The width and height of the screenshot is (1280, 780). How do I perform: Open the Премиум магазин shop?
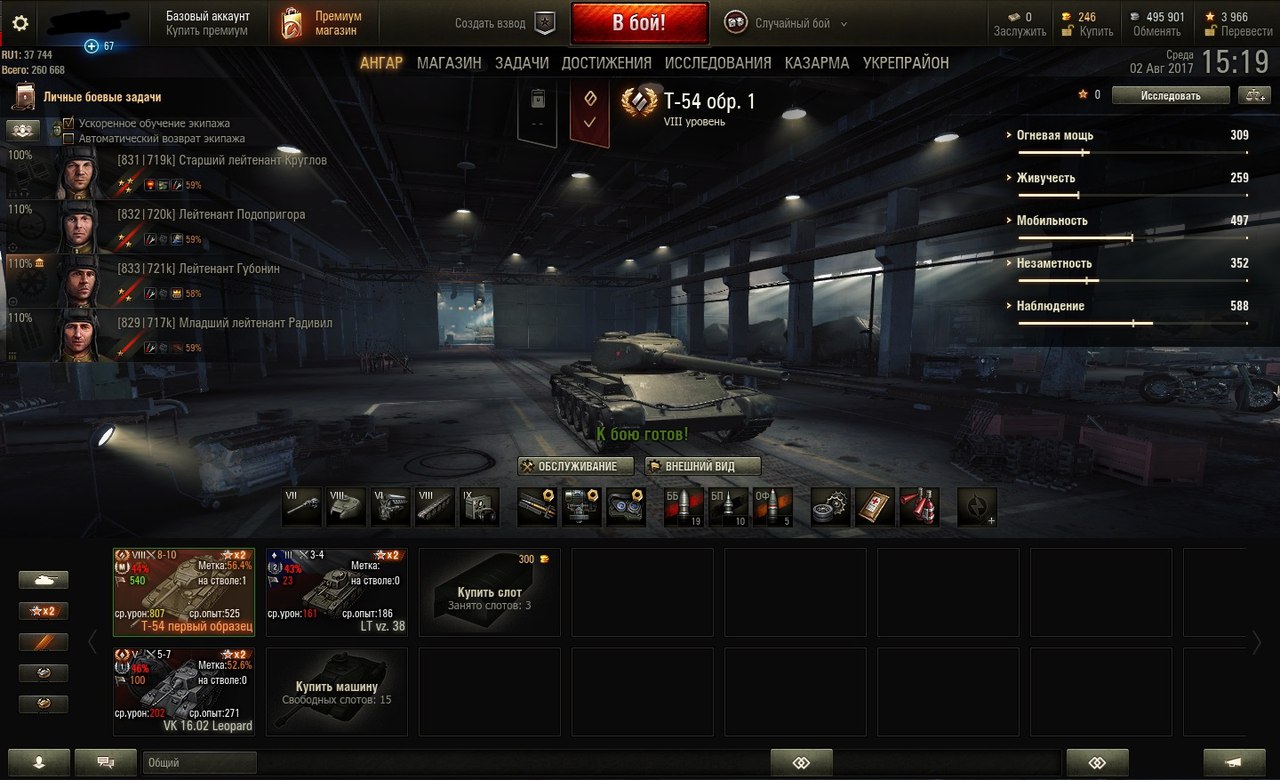click(x=322, y=23)
